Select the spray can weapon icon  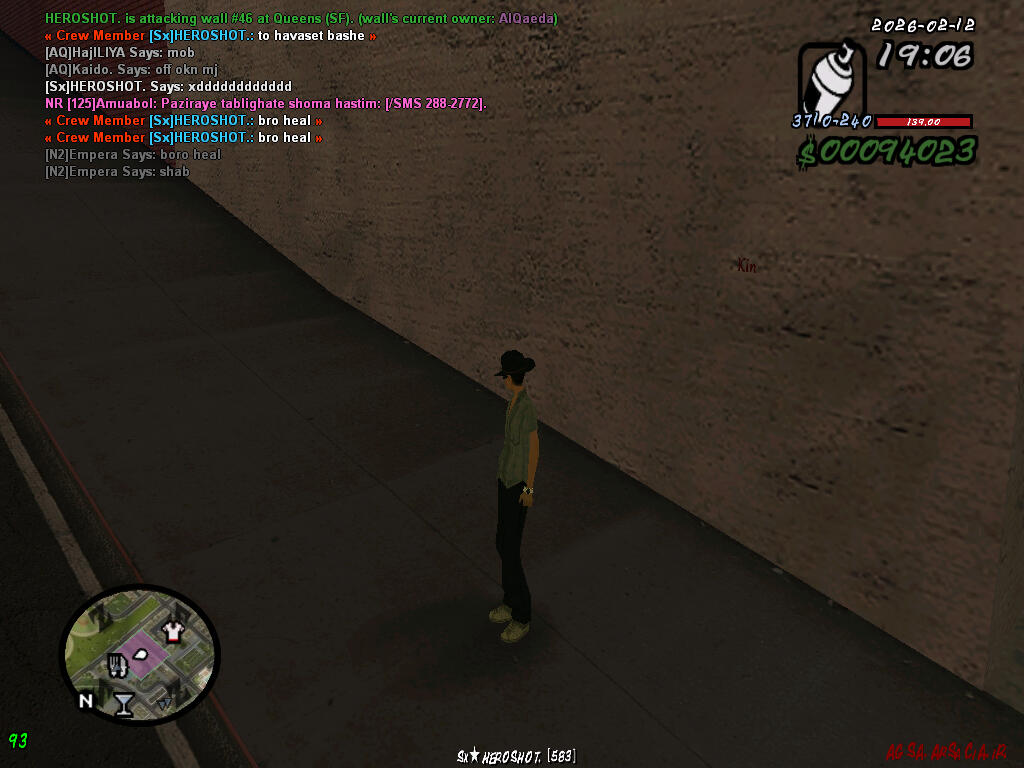pos(832,80)
